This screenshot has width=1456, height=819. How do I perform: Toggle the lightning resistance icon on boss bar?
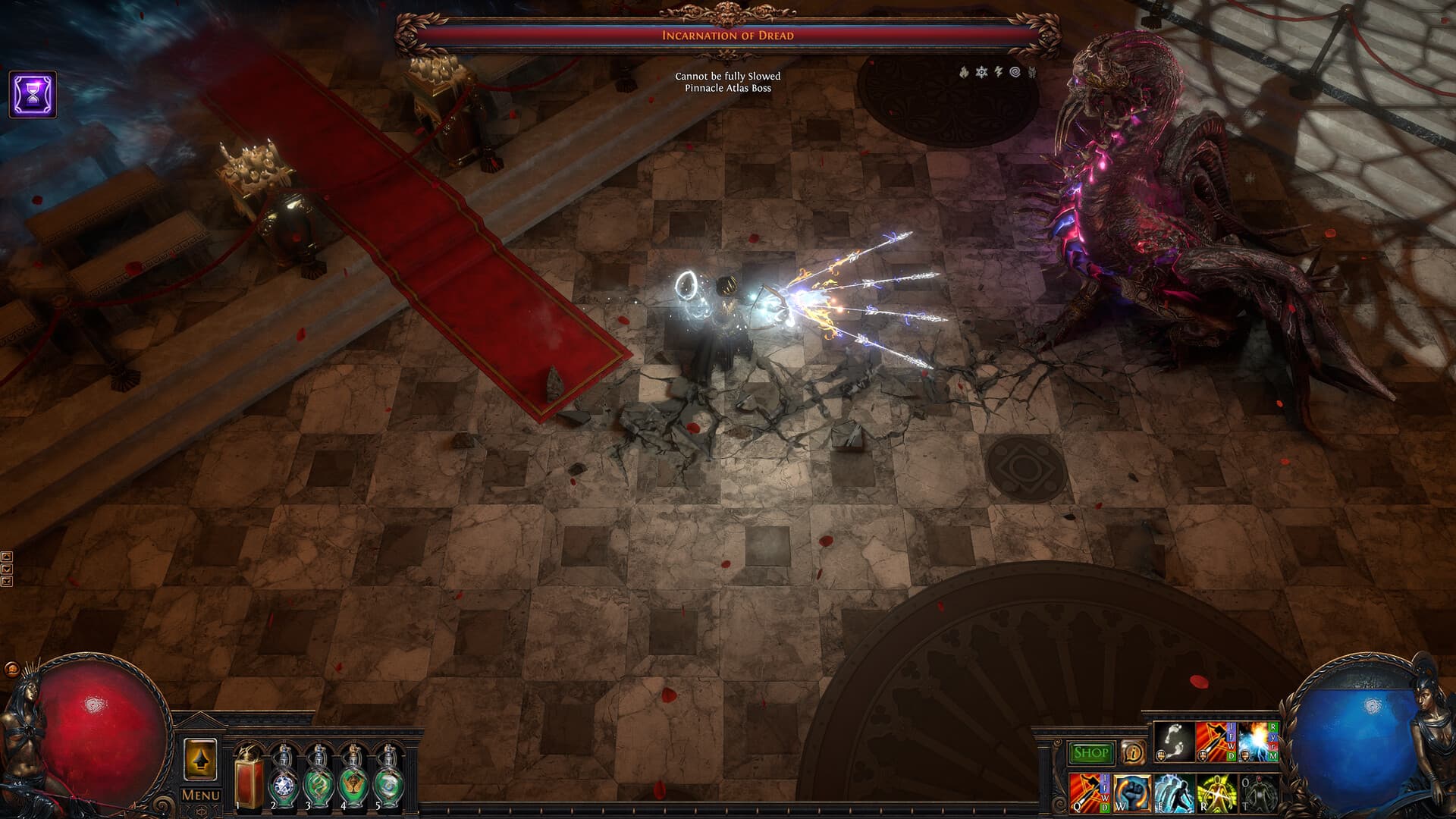coord(998,71)
